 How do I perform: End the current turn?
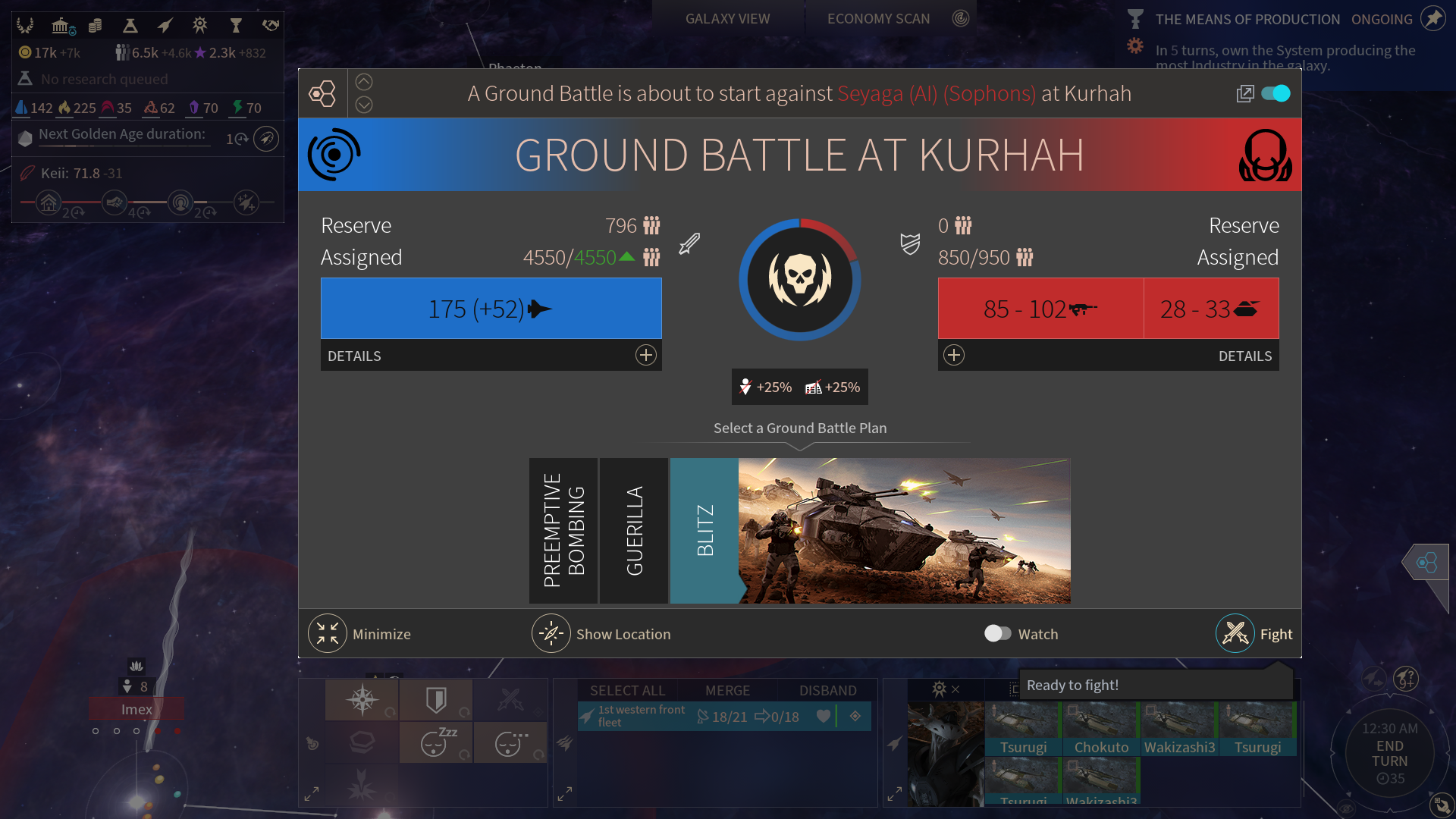point(1389,753)
